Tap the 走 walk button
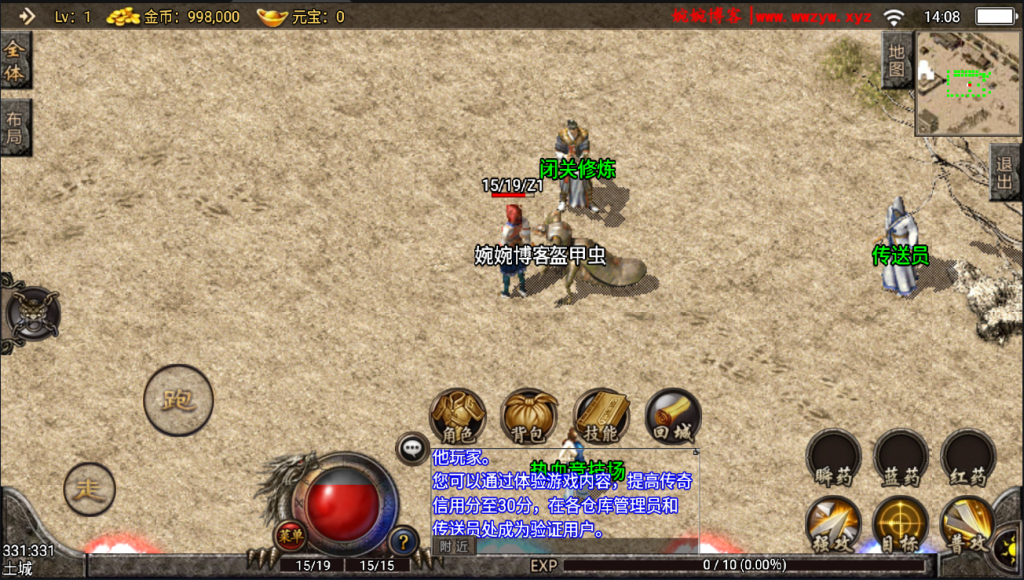 coord(90,489)
